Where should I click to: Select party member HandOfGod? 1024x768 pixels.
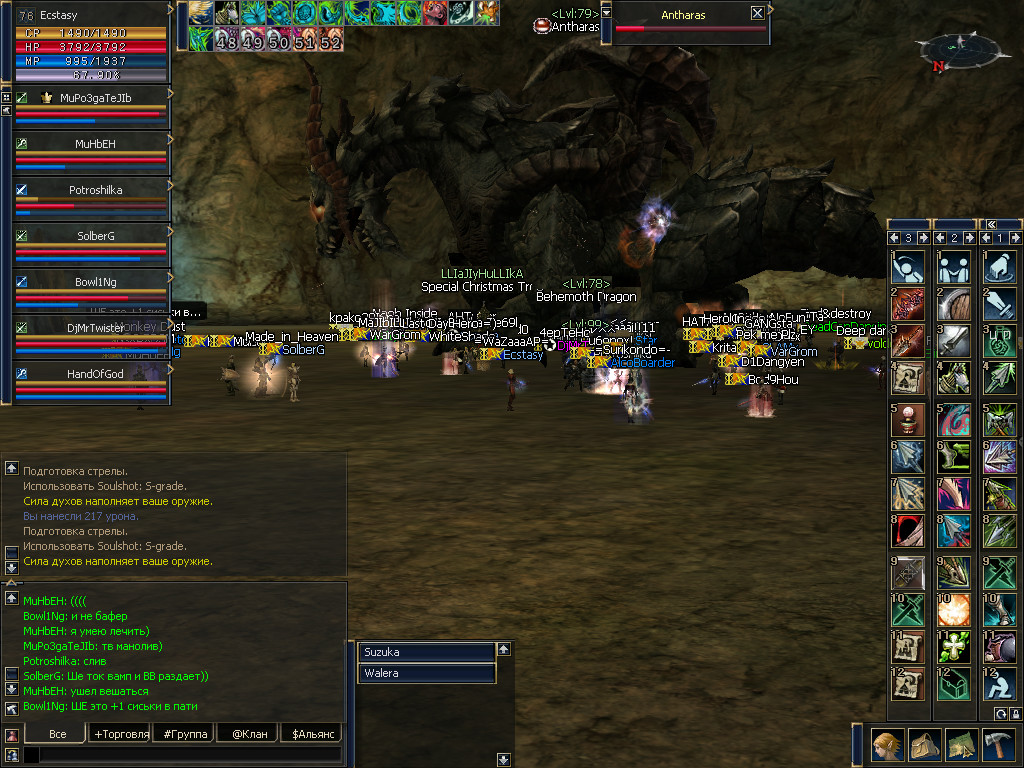95,372
